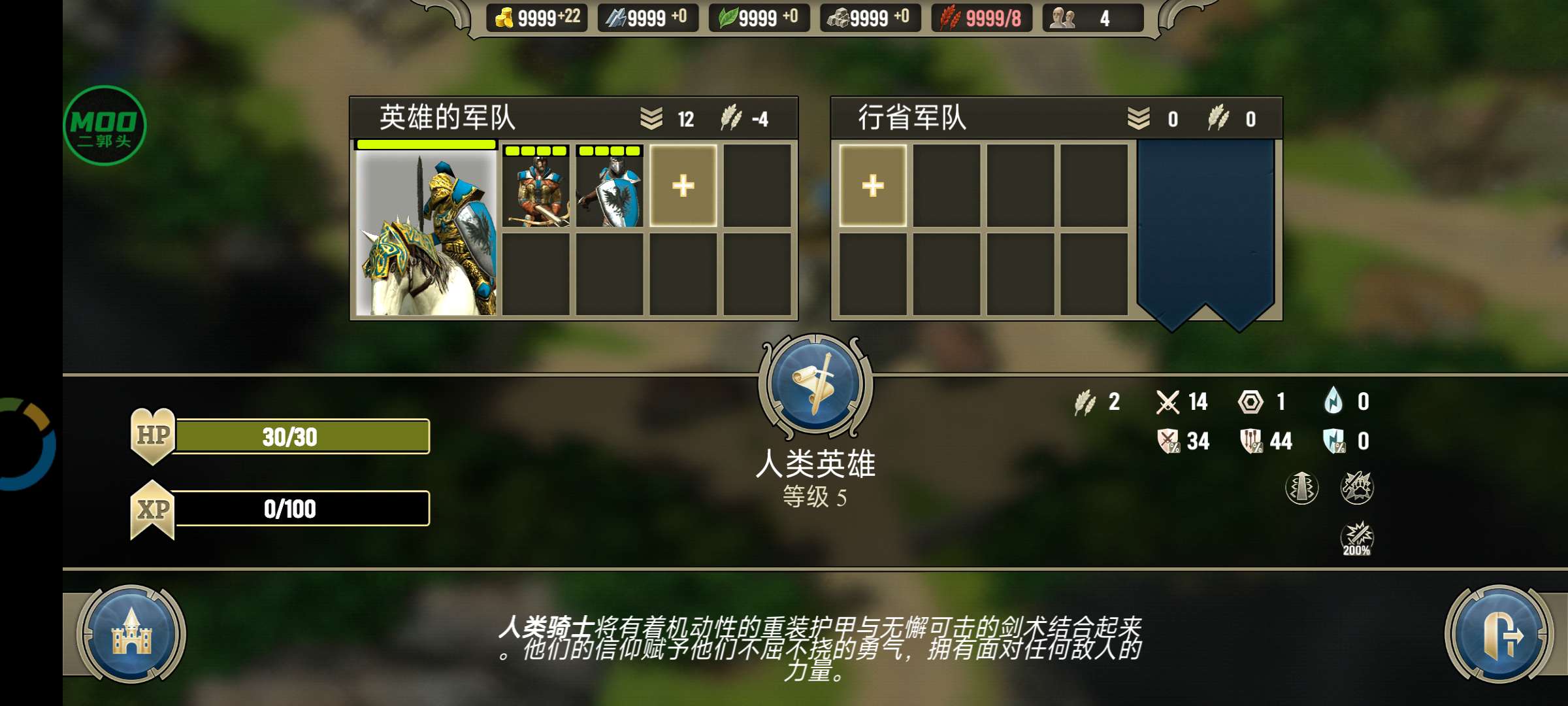Click the movement speed upgrade ability icon
Image resolution: width=1568 pixels, height=706 pixels.
[x=1302, y=487]
